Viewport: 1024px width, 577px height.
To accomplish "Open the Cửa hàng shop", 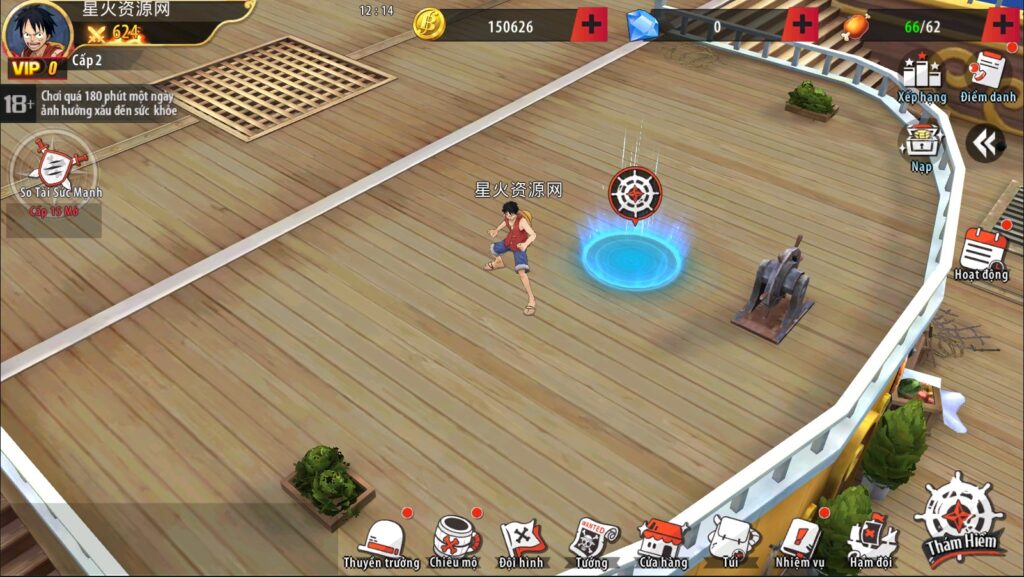I will click(662, 543).
